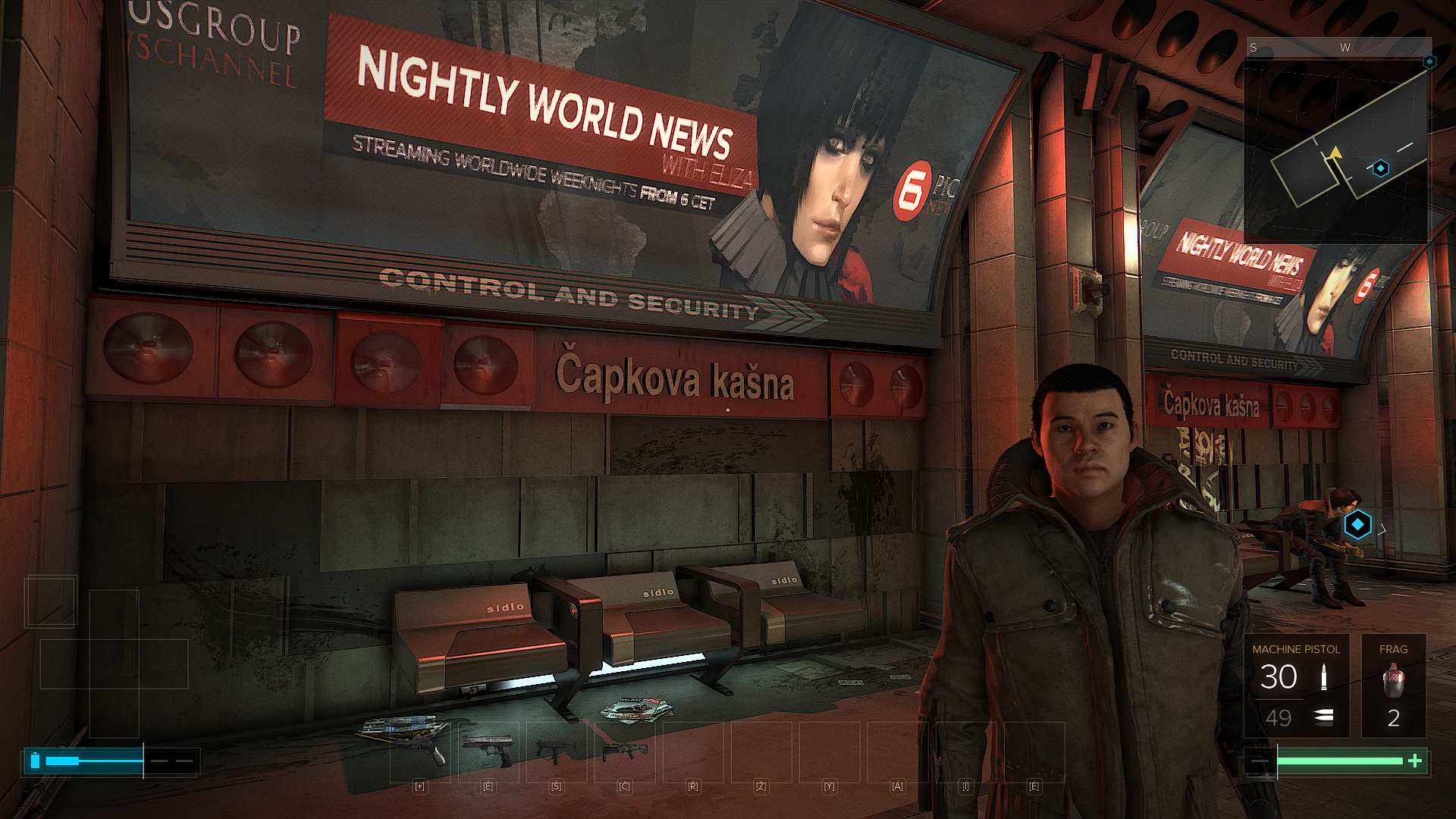Select the Machine Pistol weapon panel
The image size is (1456, 819).
point(1296,686)
